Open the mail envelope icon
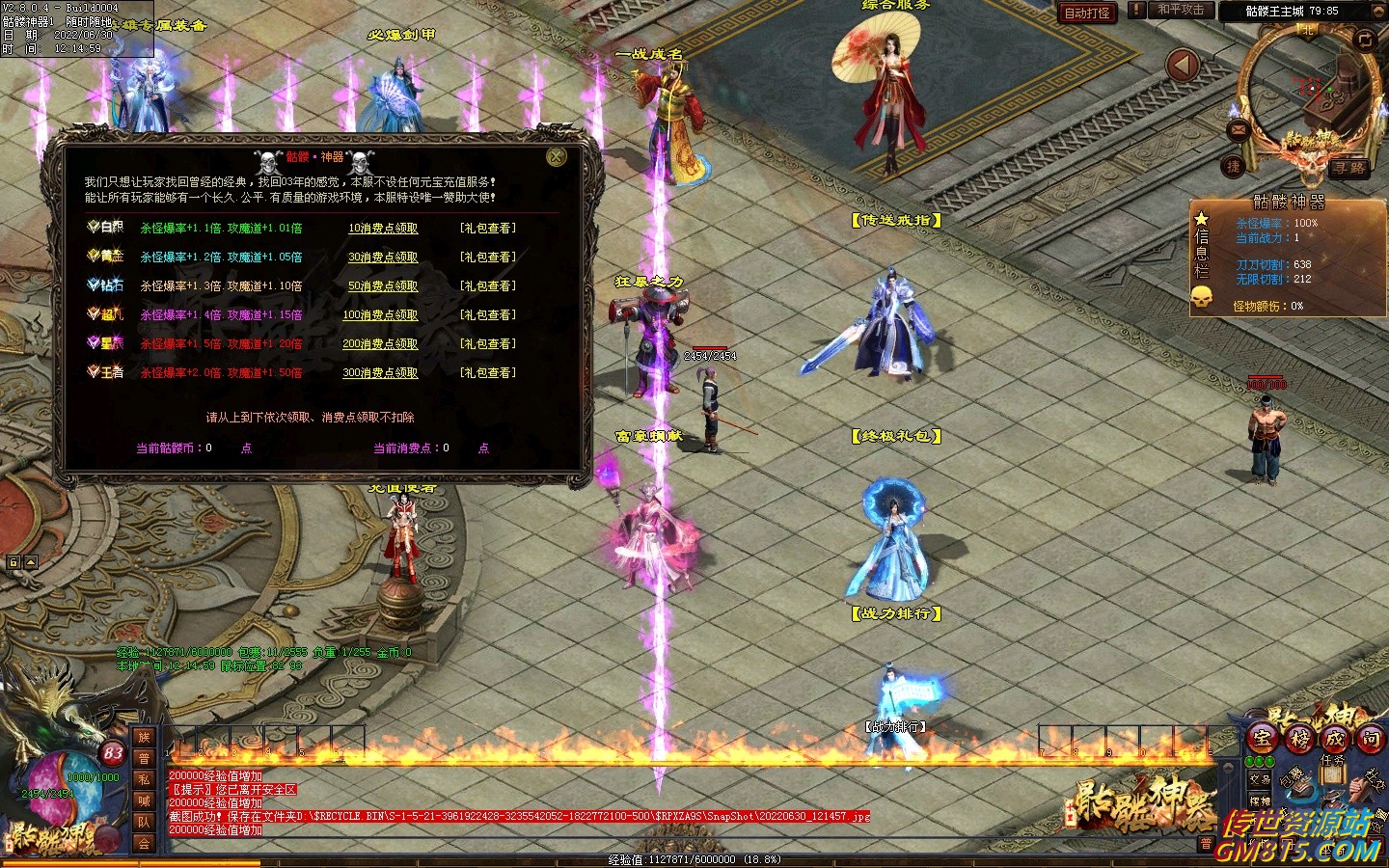The width and height of the screenshot is (1389, 868). click(1239, 130)
